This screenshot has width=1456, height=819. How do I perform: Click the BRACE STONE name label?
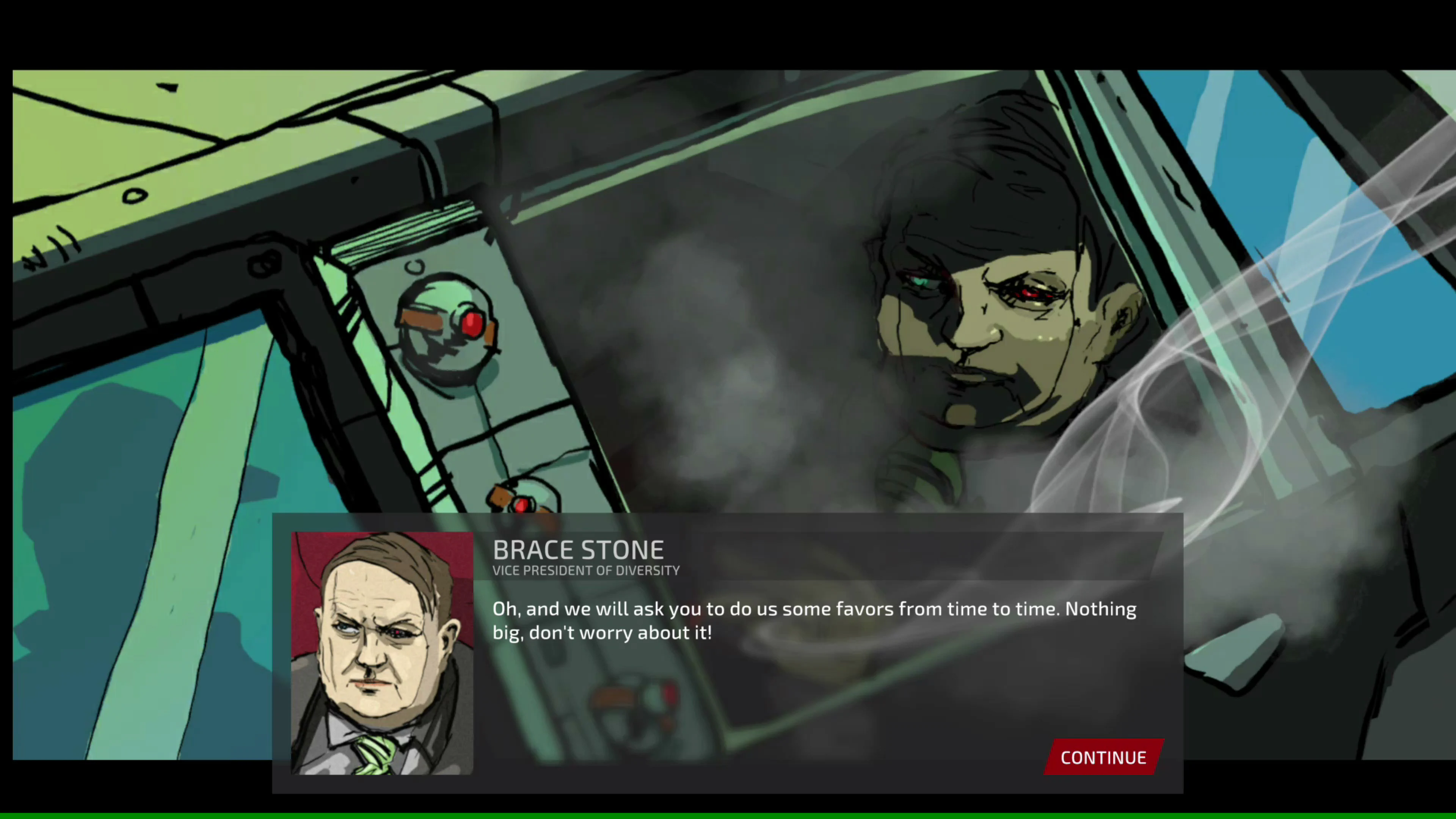click(577, 549)
